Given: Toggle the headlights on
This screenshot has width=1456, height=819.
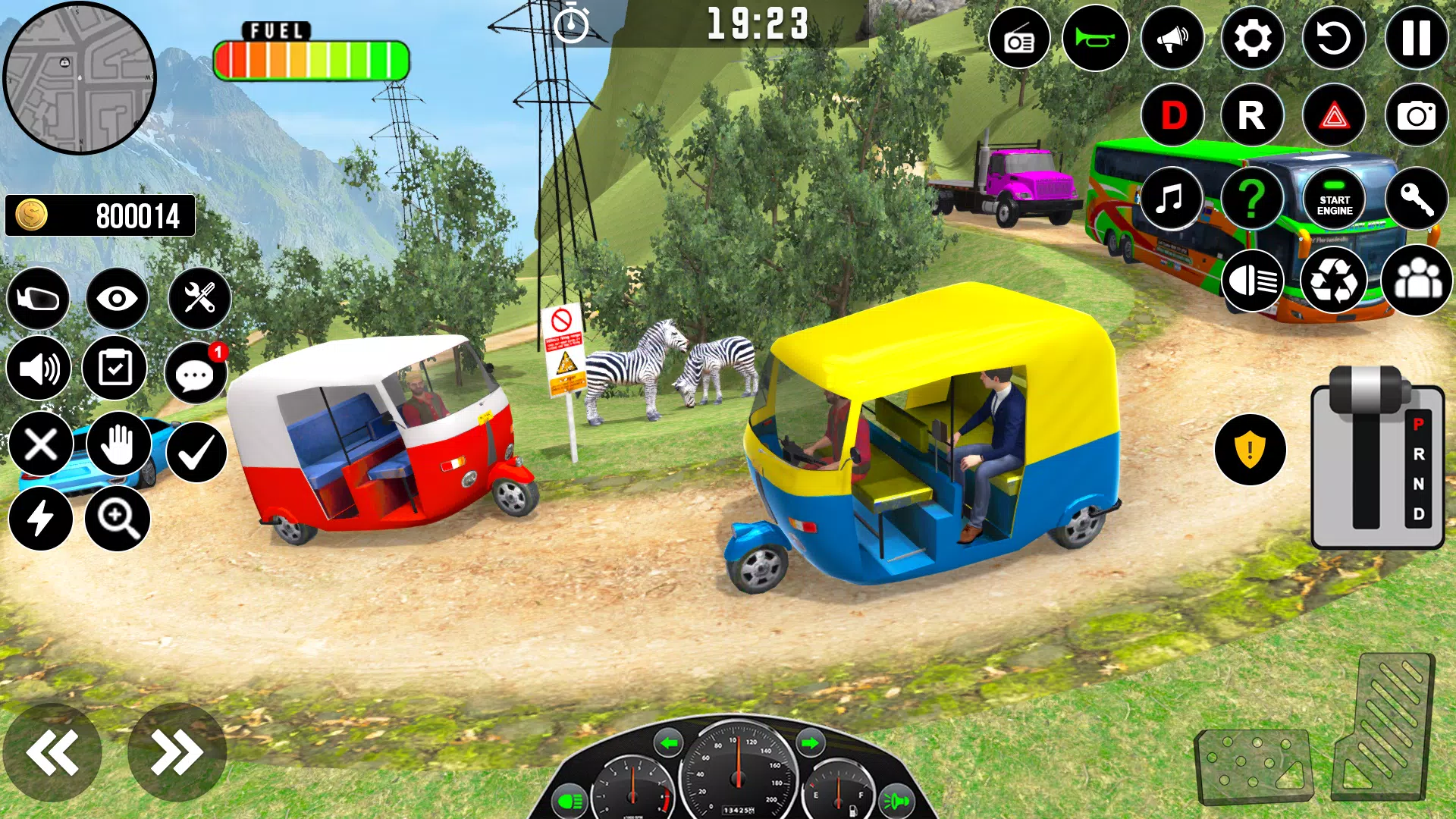Looking at the screenshot, I should point(1251,281).
